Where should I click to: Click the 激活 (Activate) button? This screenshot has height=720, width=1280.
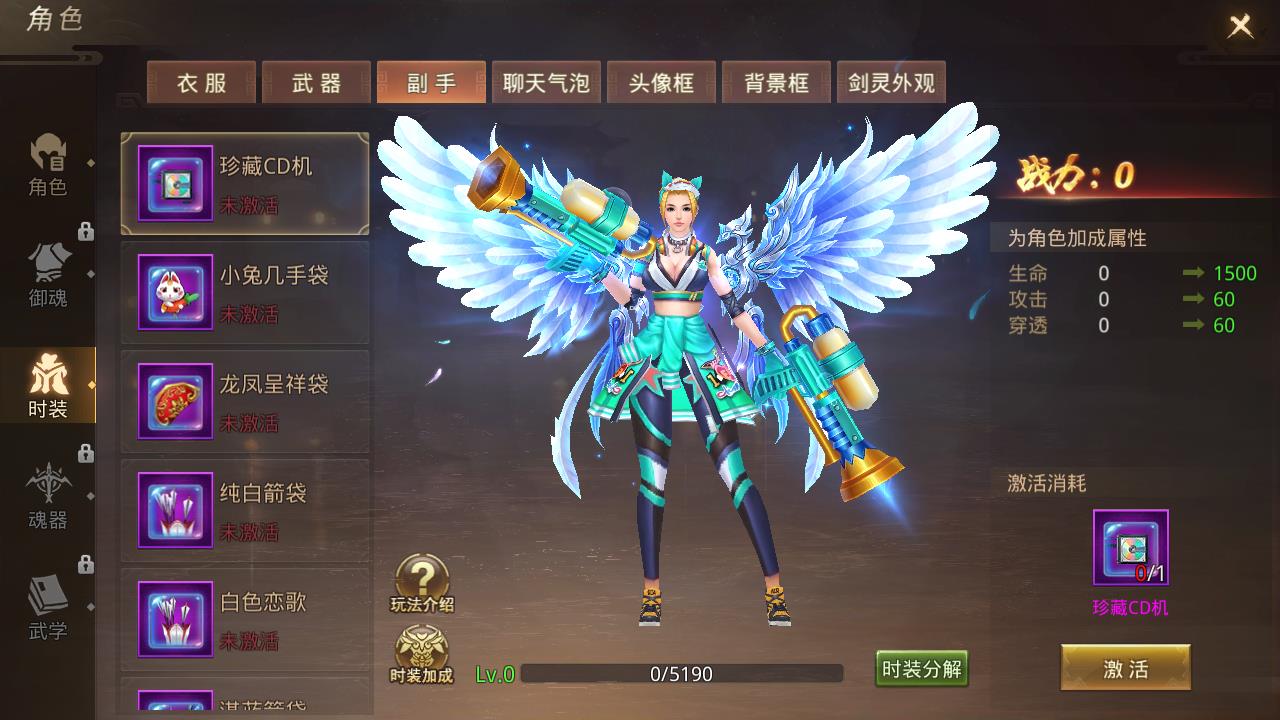(x=1127, y=668)
